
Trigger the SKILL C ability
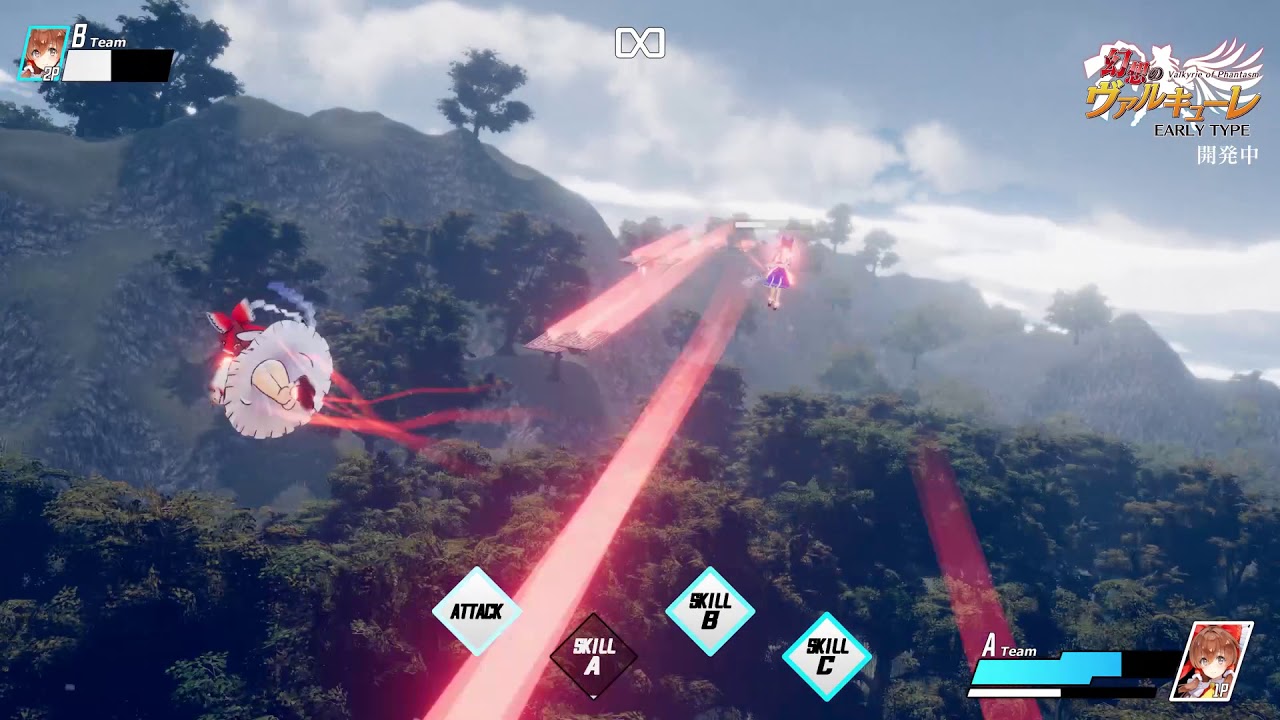coord(826,656)
